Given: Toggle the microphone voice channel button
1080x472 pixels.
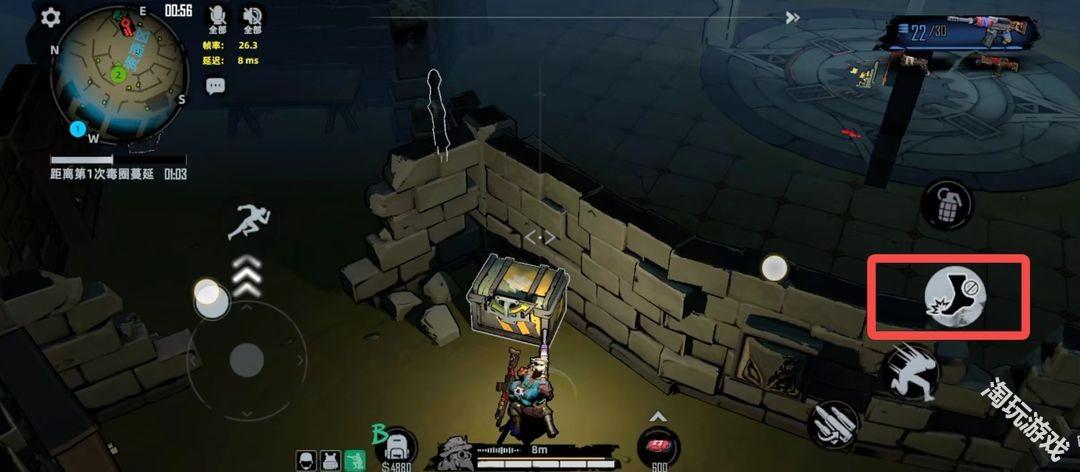Looking at the screenshot, I should [216, 16].
